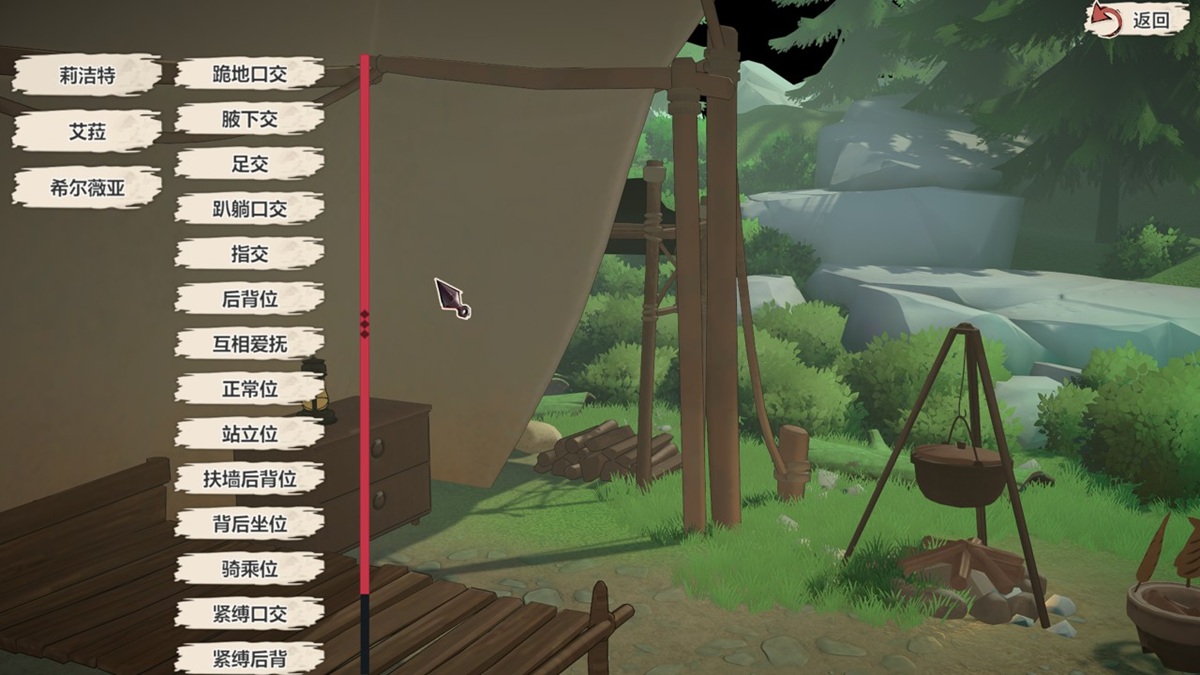1200x675 pixels.
Task: Select the 后背位 list entry
Action: (x=249, y=299)
